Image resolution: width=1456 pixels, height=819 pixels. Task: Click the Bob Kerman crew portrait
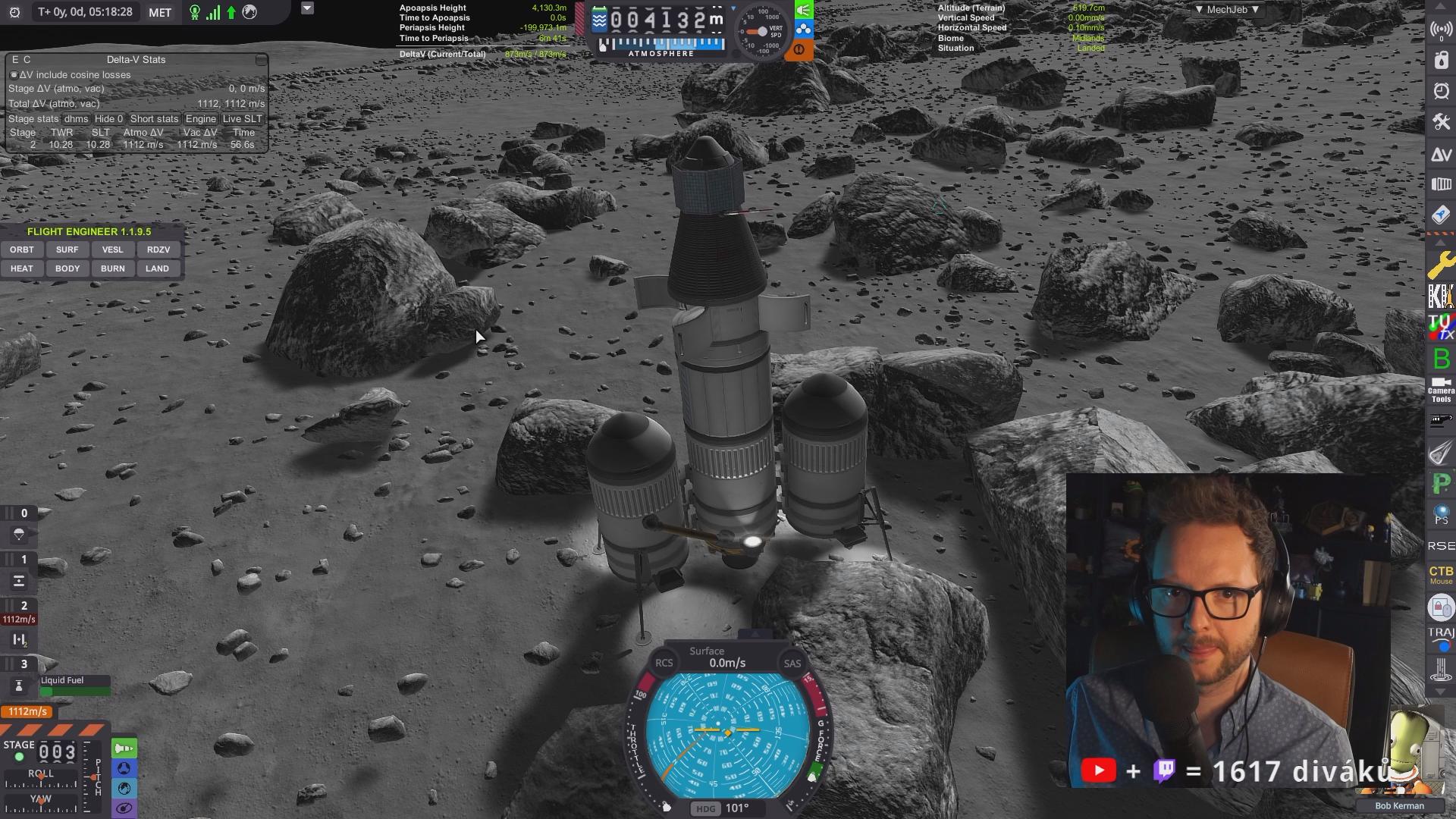pyautogui.click(x=1409, y=758)
